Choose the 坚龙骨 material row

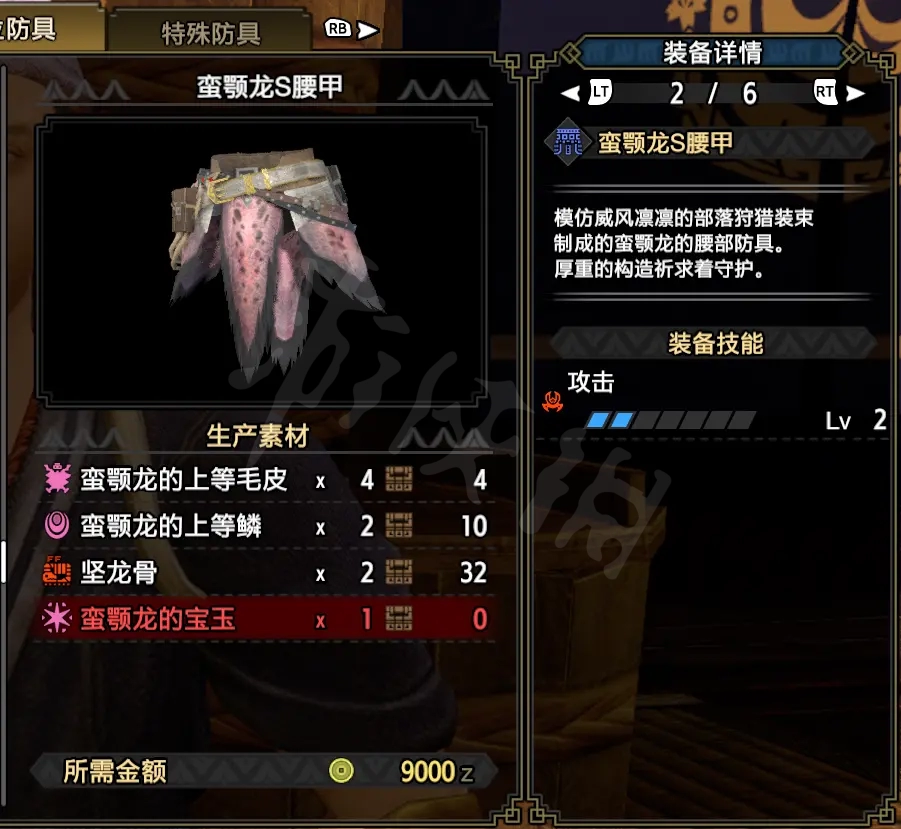tap(265, 573)
